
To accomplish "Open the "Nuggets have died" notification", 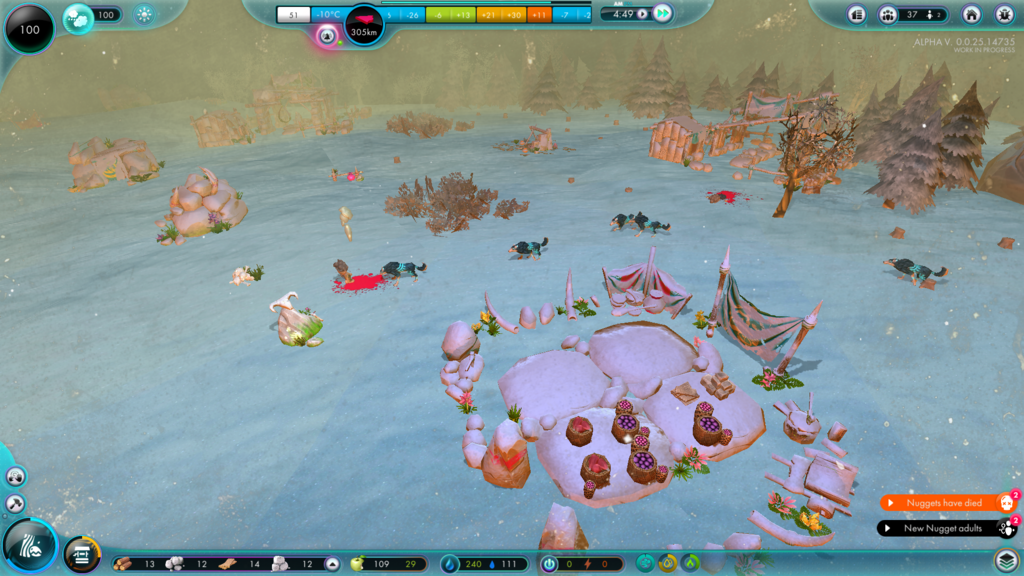I will click(943, 503).
